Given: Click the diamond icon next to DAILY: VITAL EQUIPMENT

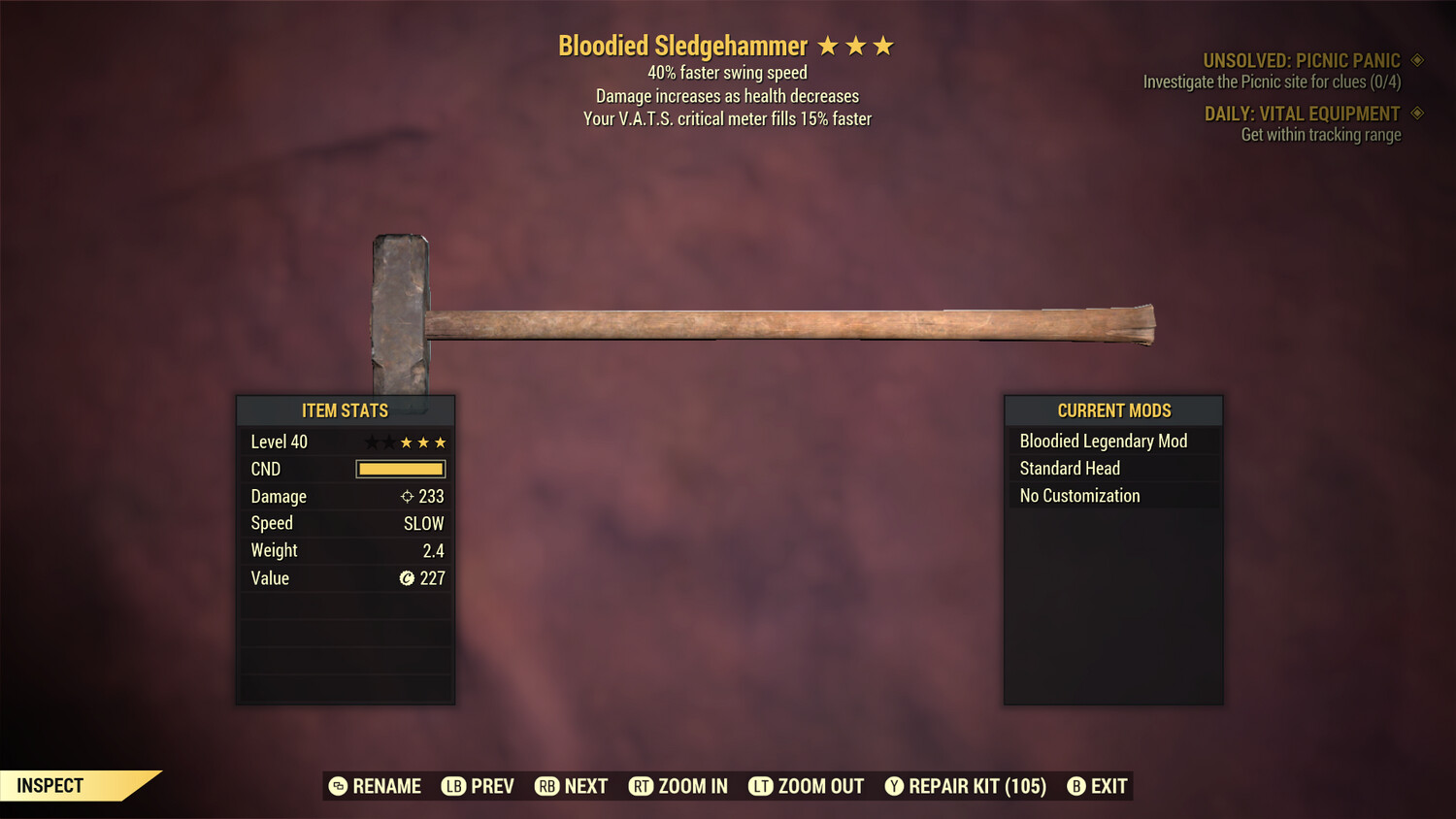Looking at the screenshot, I should click(1418, 114).
